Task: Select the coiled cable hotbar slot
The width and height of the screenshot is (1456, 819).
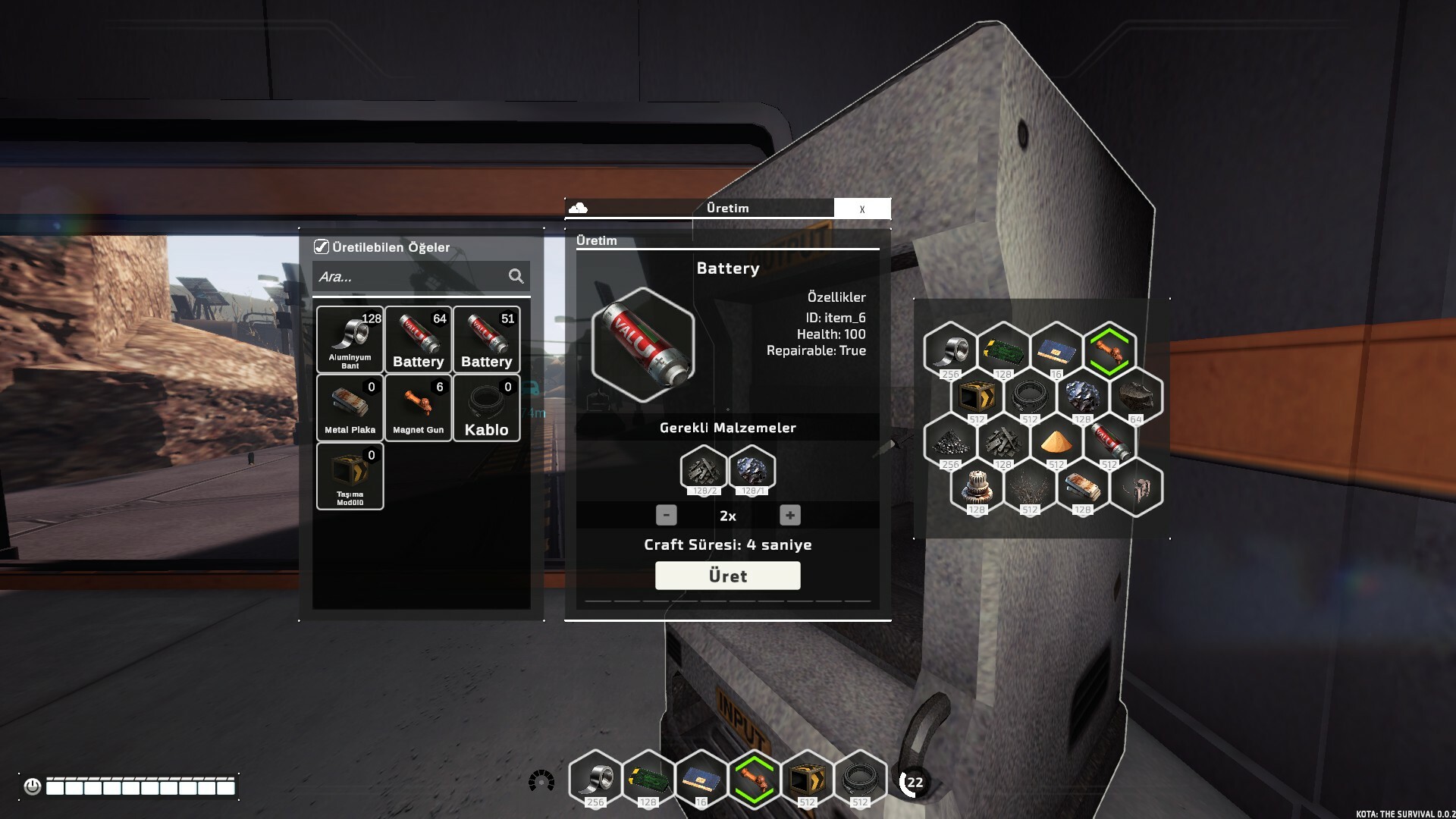Action: 859,779
